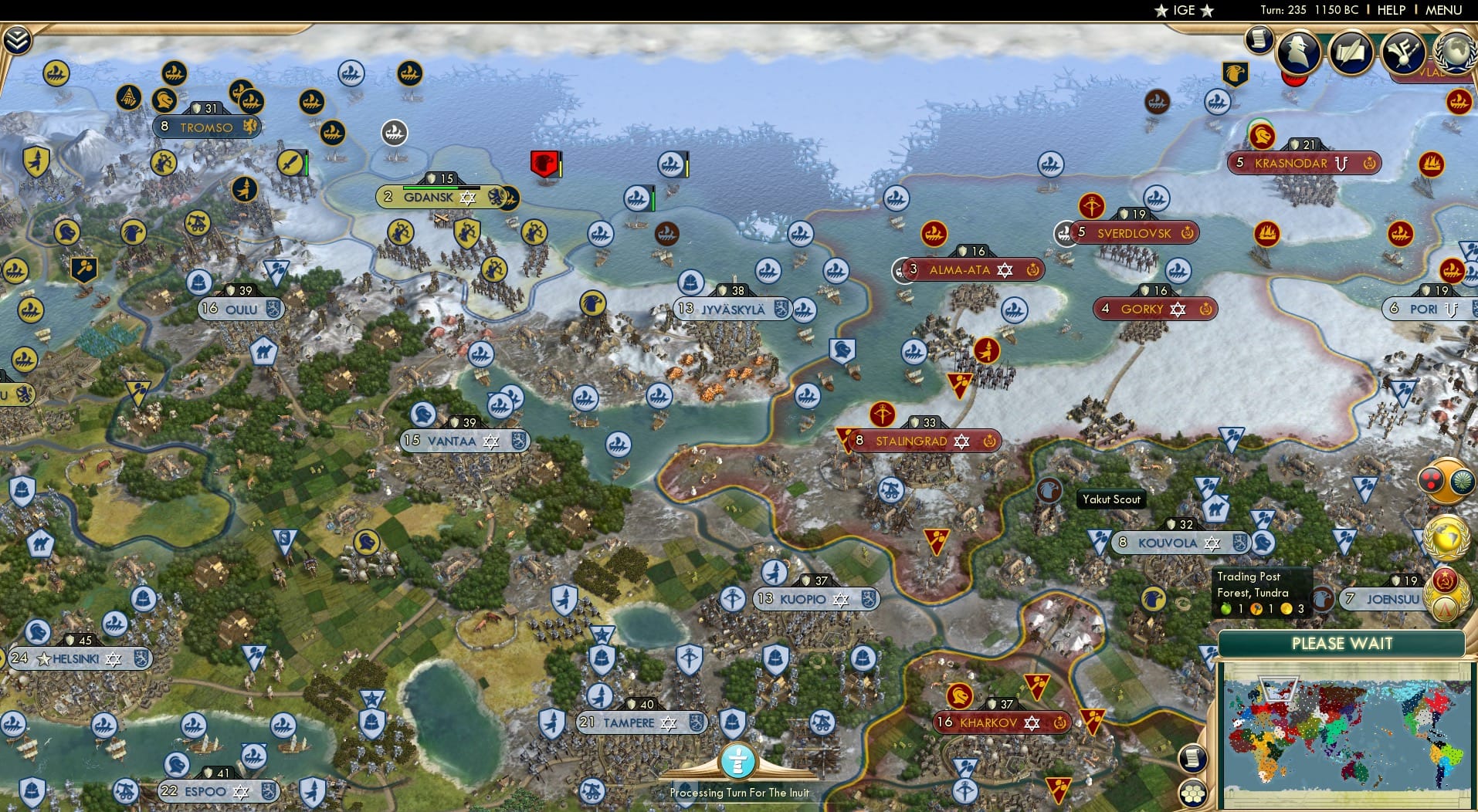Select the Yakut Scout unit
This screenshot has height=812, width=1478.
pos(1049,489)
